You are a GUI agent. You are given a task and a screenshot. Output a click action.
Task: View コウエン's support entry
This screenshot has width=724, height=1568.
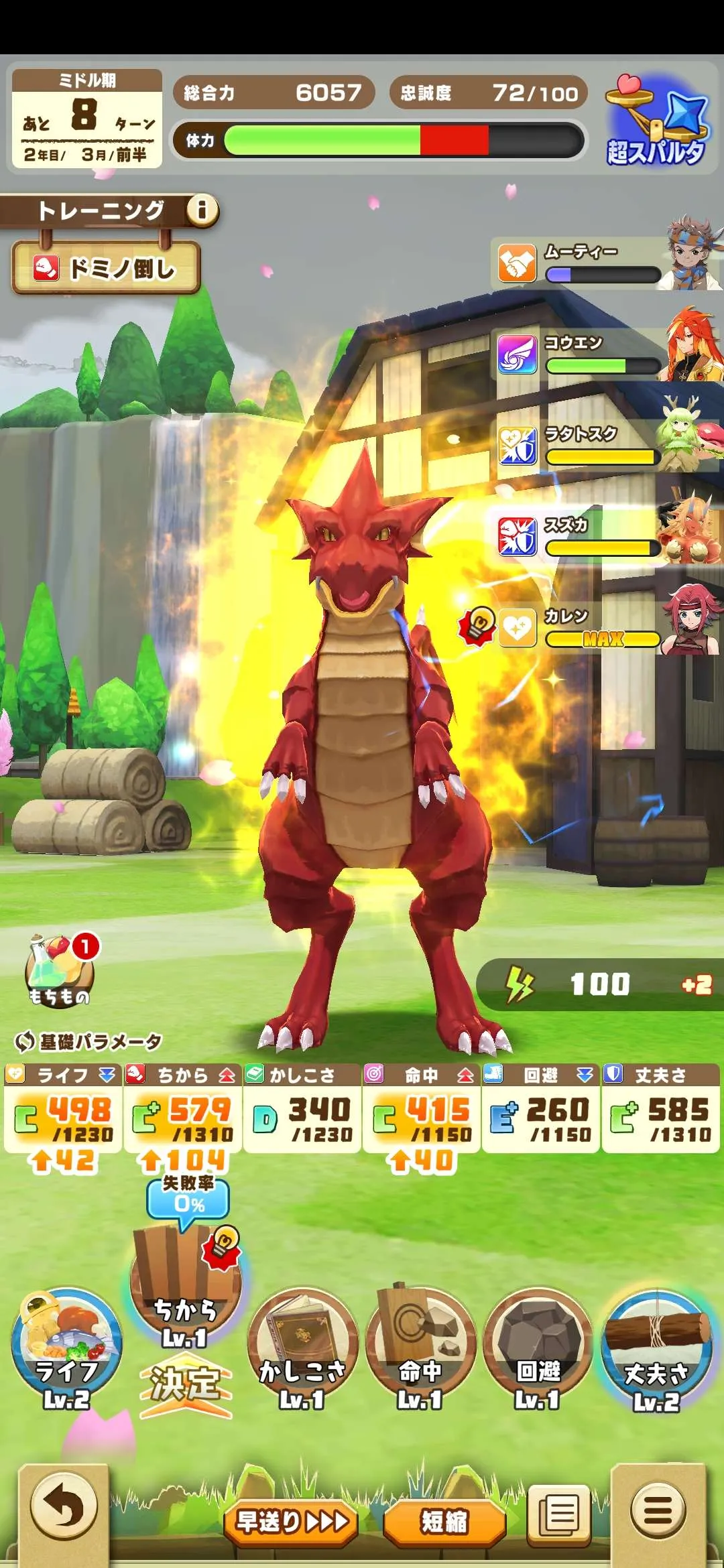coord(603,354)
